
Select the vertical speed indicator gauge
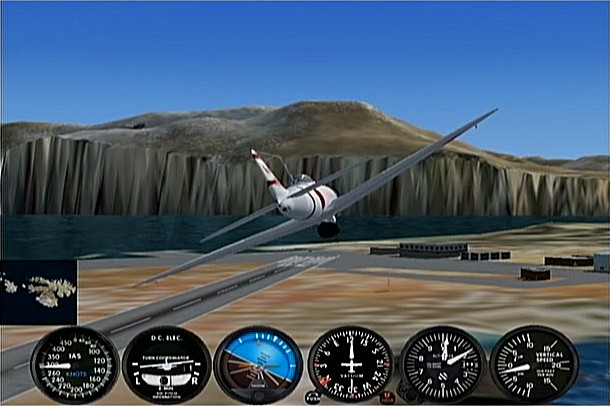(x=533, y=365)
